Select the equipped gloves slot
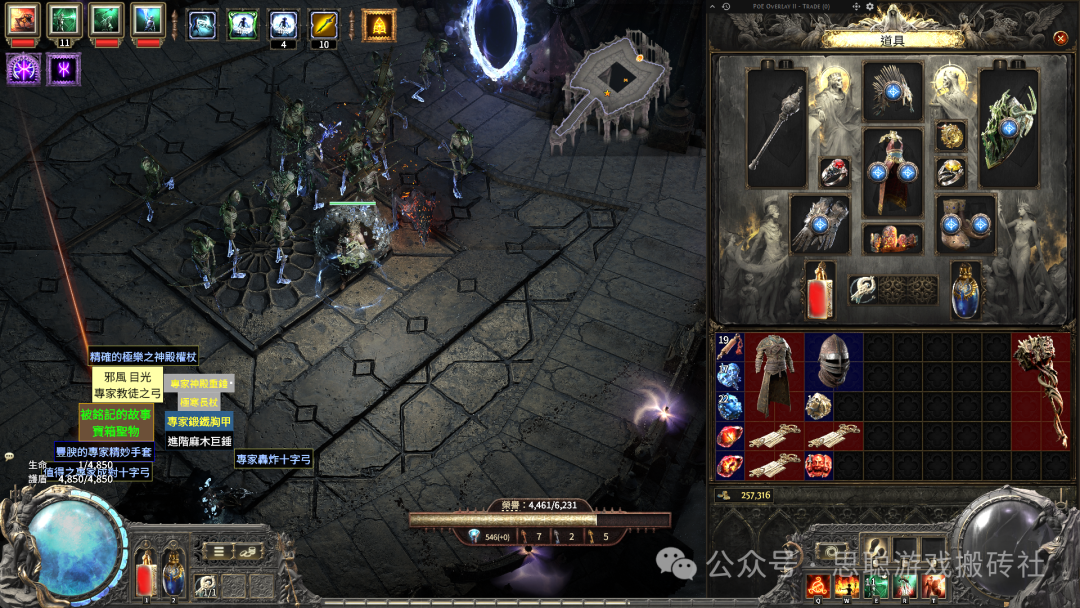Screen dimensions: 1080x608 tap(821, 223)
